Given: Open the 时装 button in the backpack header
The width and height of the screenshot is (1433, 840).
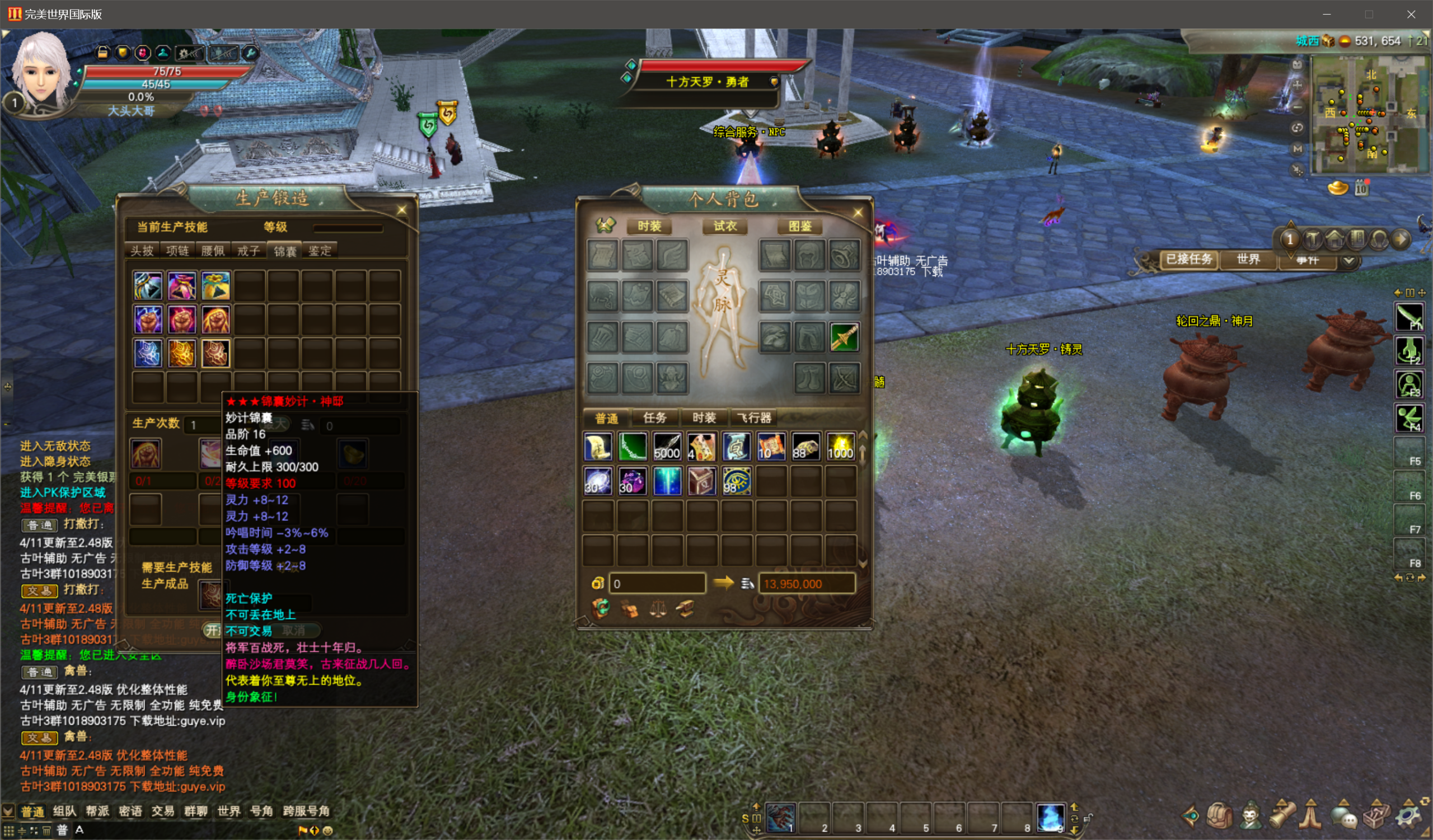Looking at the screenshot, I should (649, 226).
